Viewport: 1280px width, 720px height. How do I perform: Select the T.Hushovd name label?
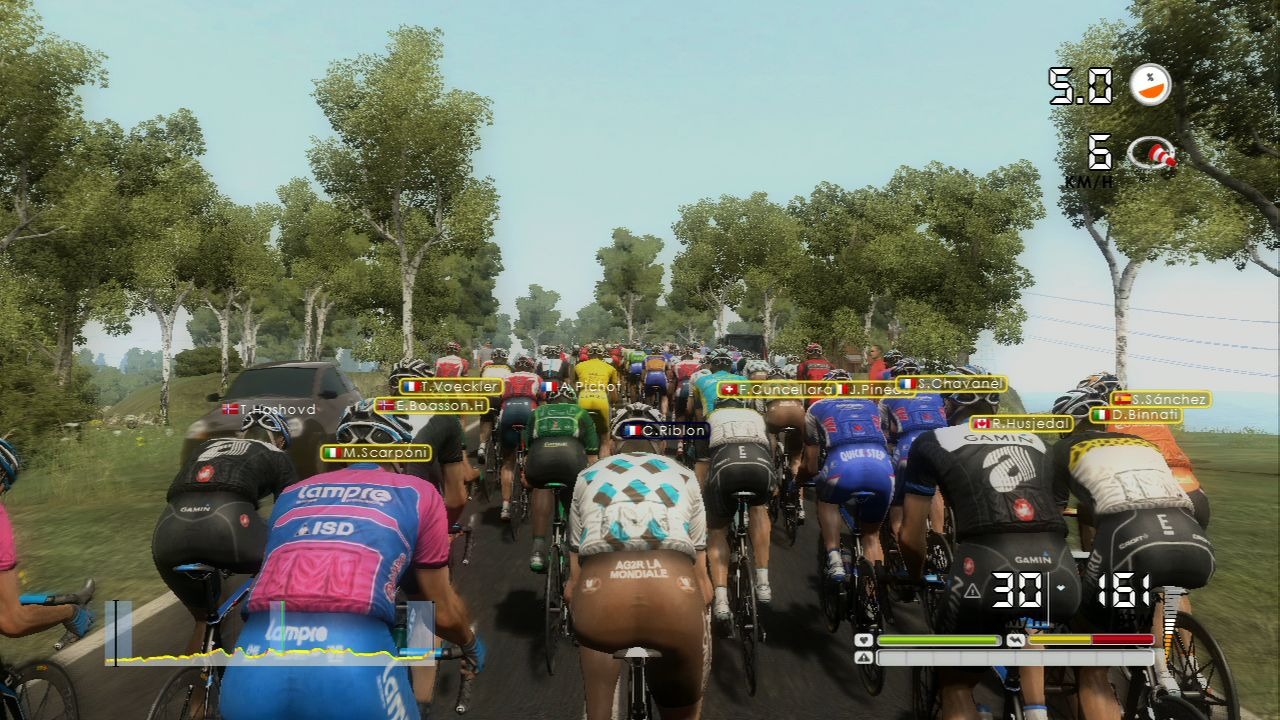pos(268,409)
